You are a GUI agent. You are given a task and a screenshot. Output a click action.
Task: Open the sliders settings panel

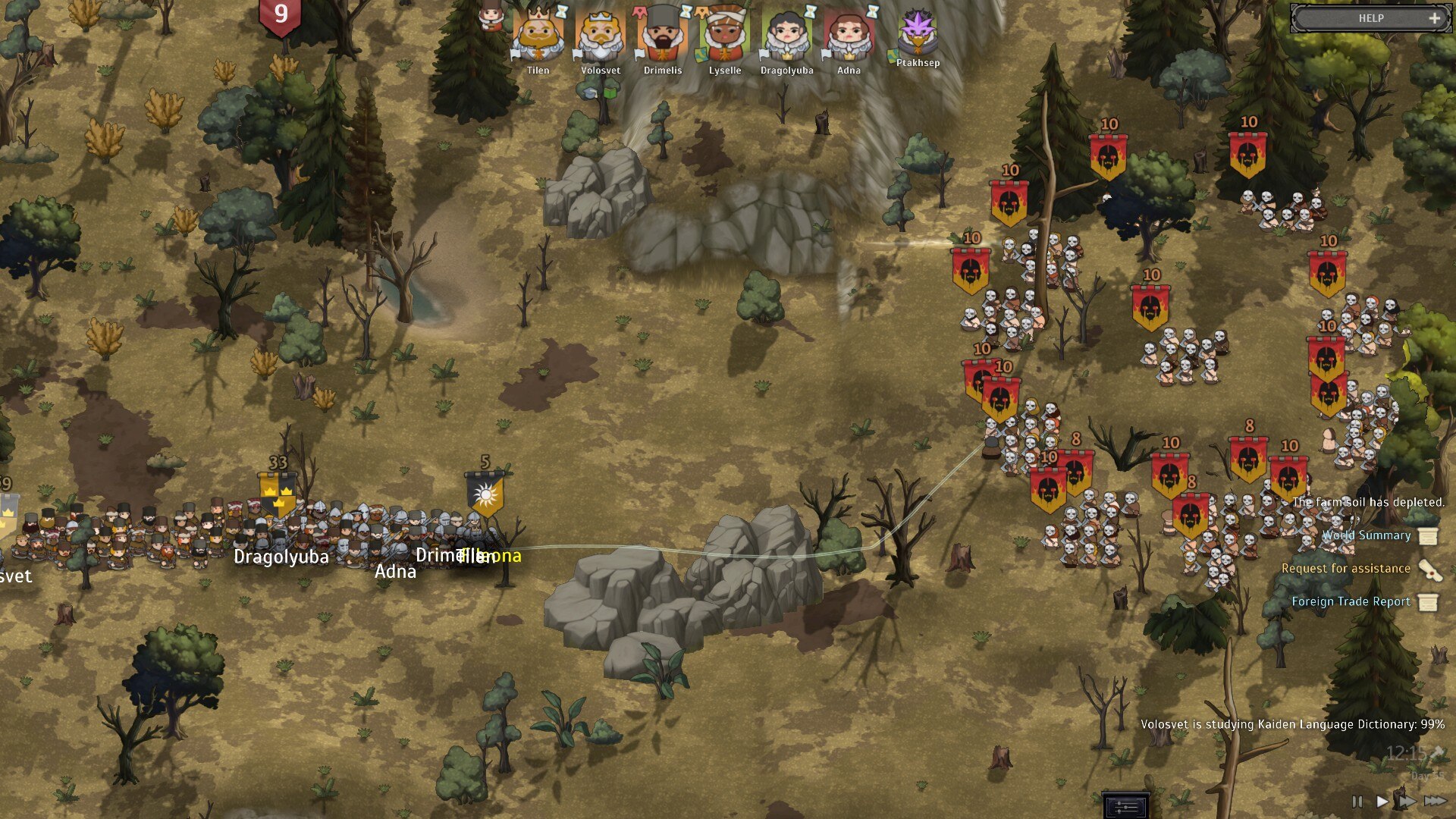click(1126, 805)
